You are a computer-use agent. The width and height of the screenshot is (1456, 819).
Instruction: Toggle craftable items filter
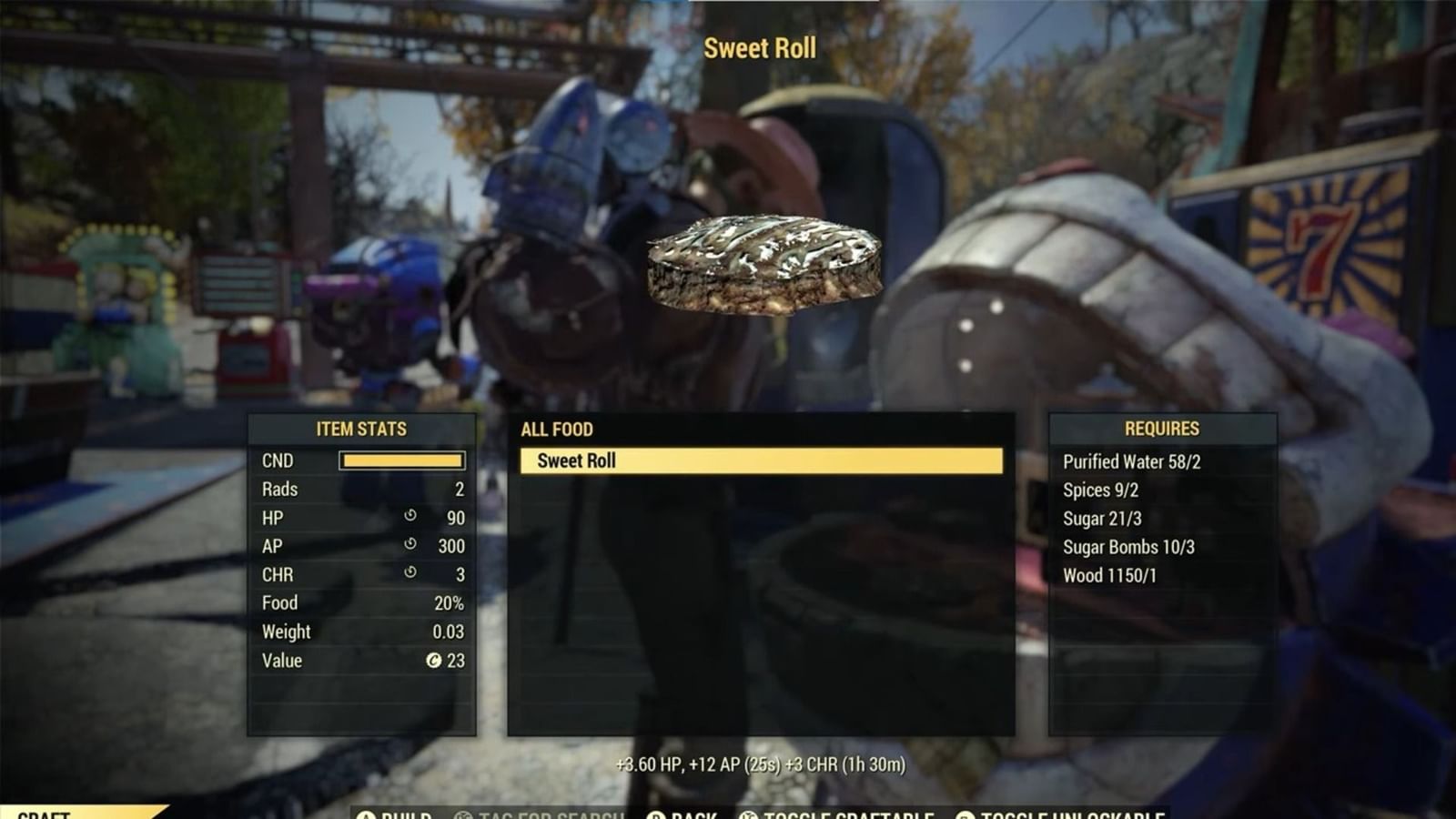pos(819,816)
